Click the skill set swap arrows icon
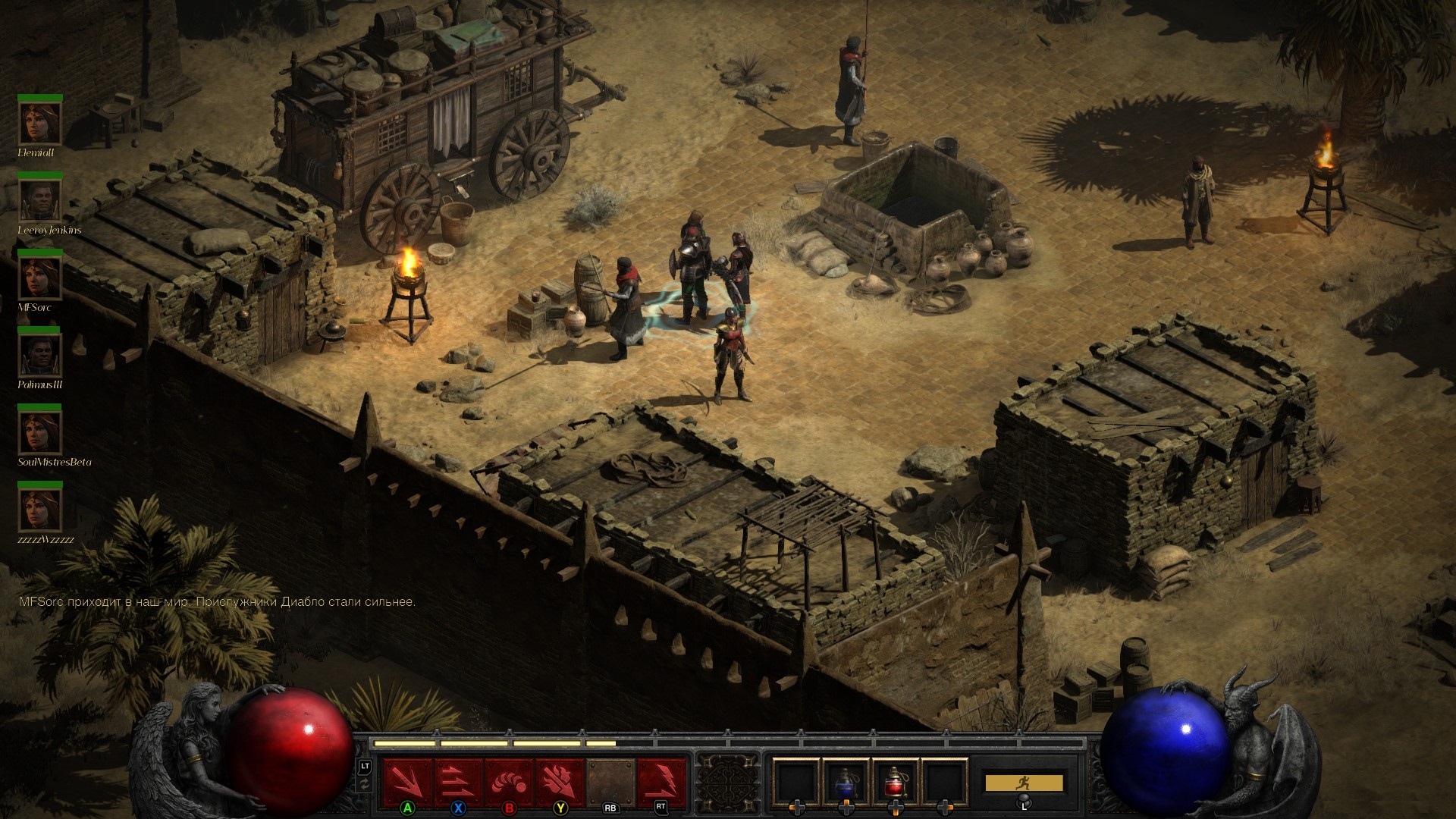This screenshot has width=1456, height=819. pos(366,786)
